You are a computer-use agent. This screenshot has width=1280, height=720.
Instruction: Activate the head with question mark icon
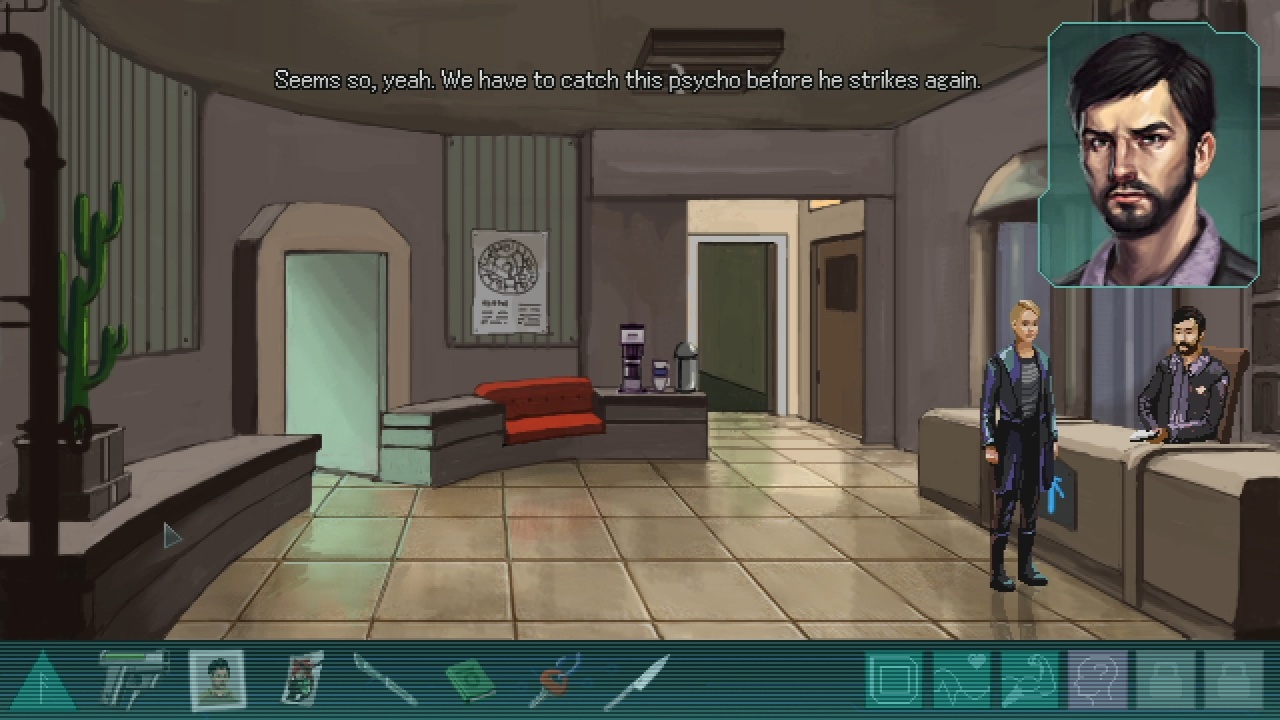1098,680
